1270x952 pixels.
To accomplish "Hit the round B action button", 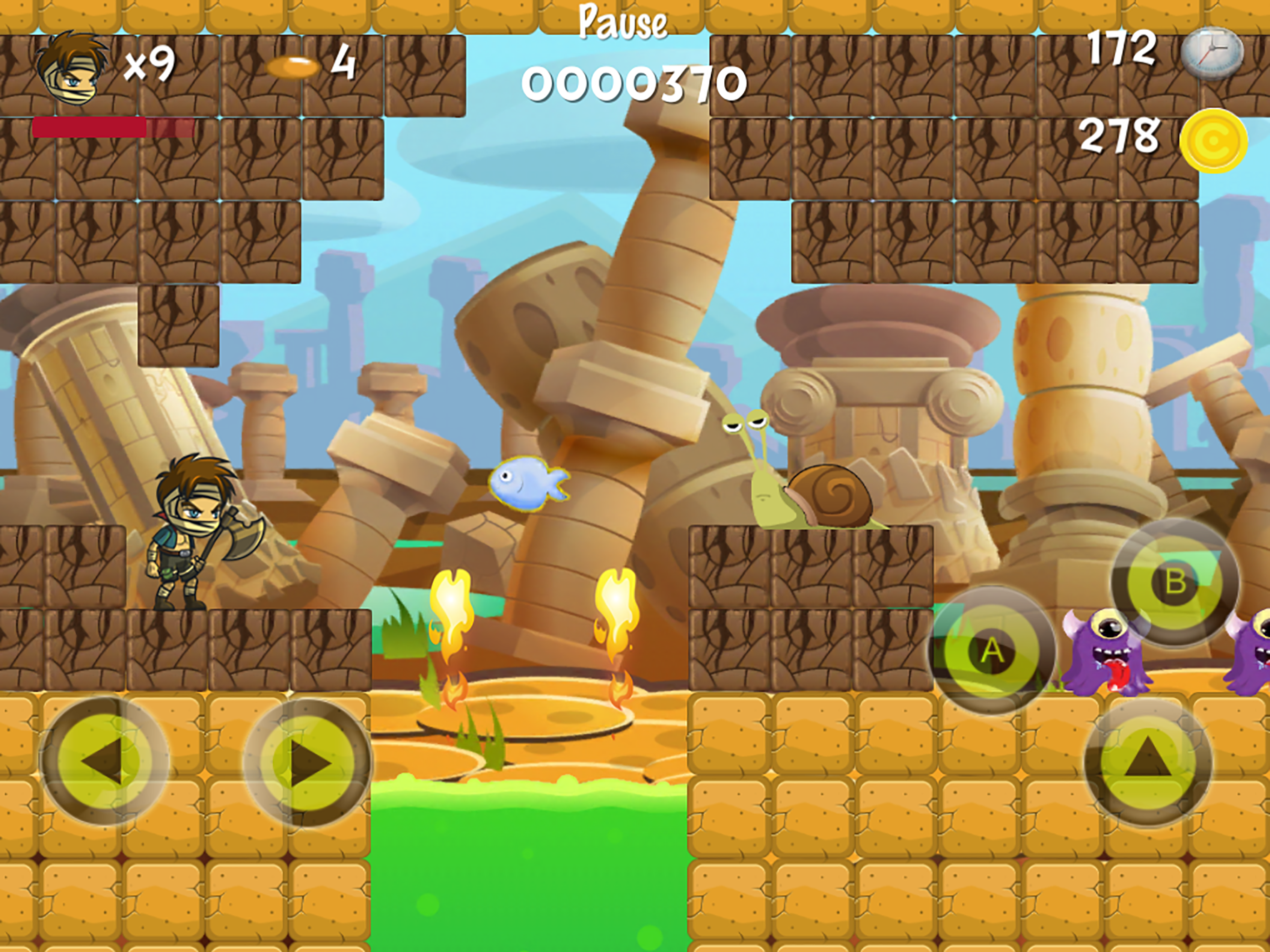I will tap(1175, 582).
